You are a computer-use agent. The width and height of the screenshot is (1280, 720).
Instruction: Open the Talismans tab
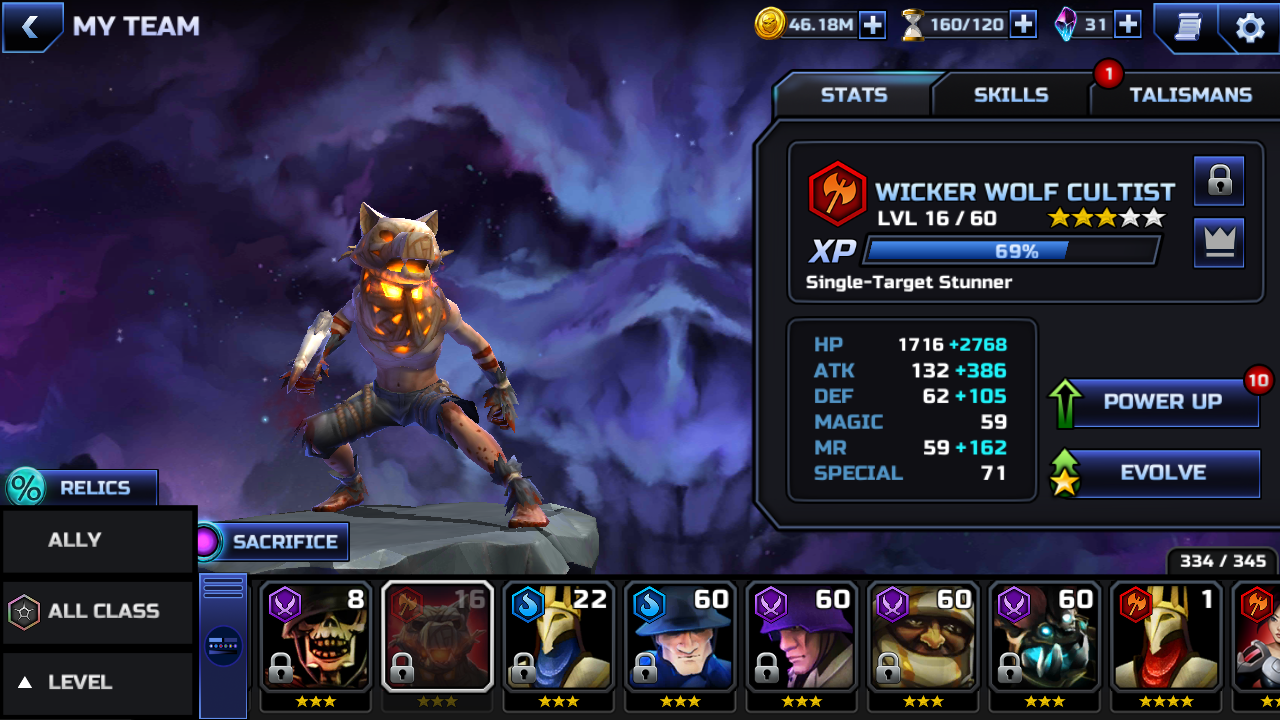pyautogui.click(x=1190, y=95)
